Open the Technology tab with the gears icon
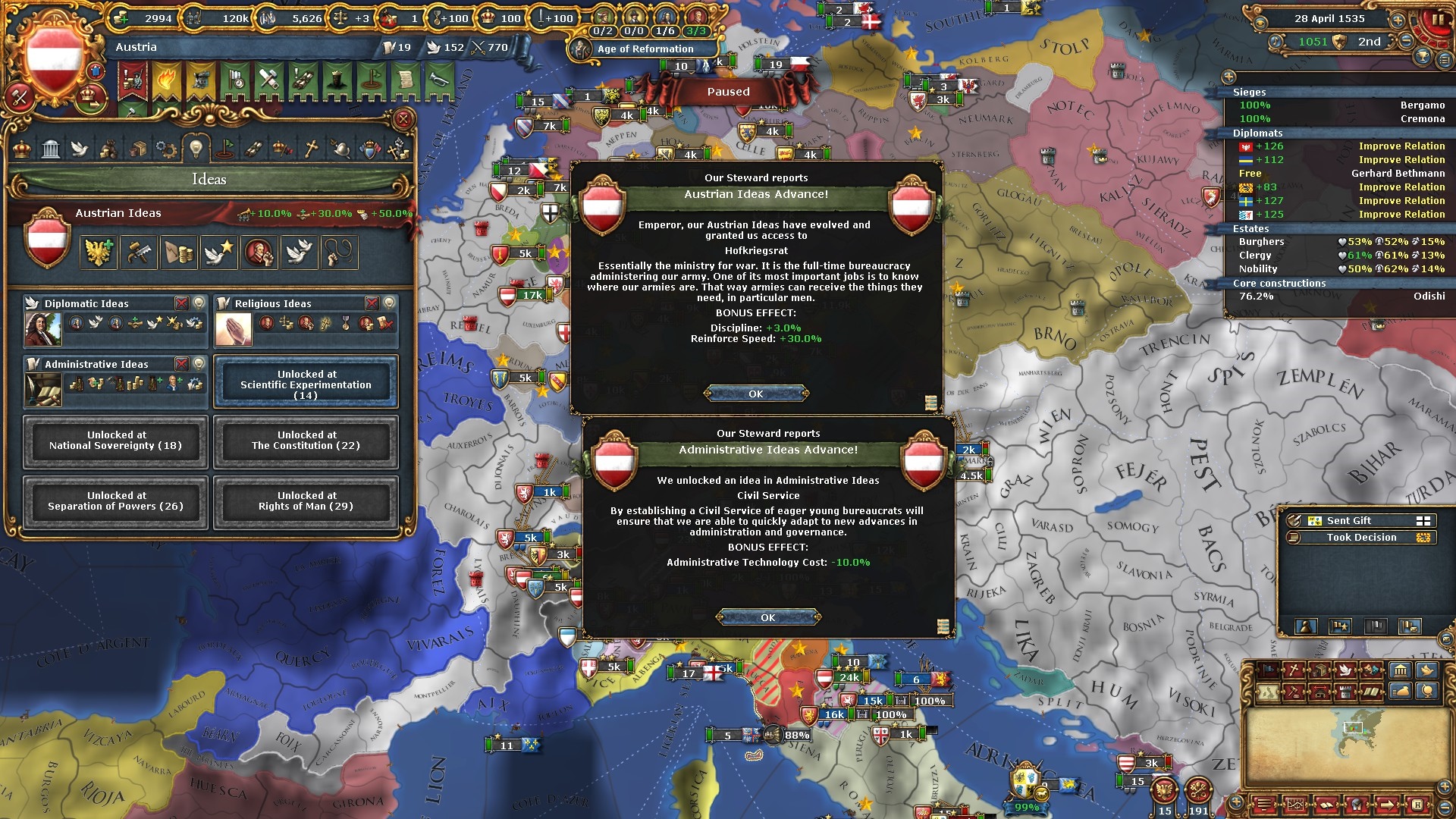This screenshot has height=819, width=1456. tap(166, 149)
